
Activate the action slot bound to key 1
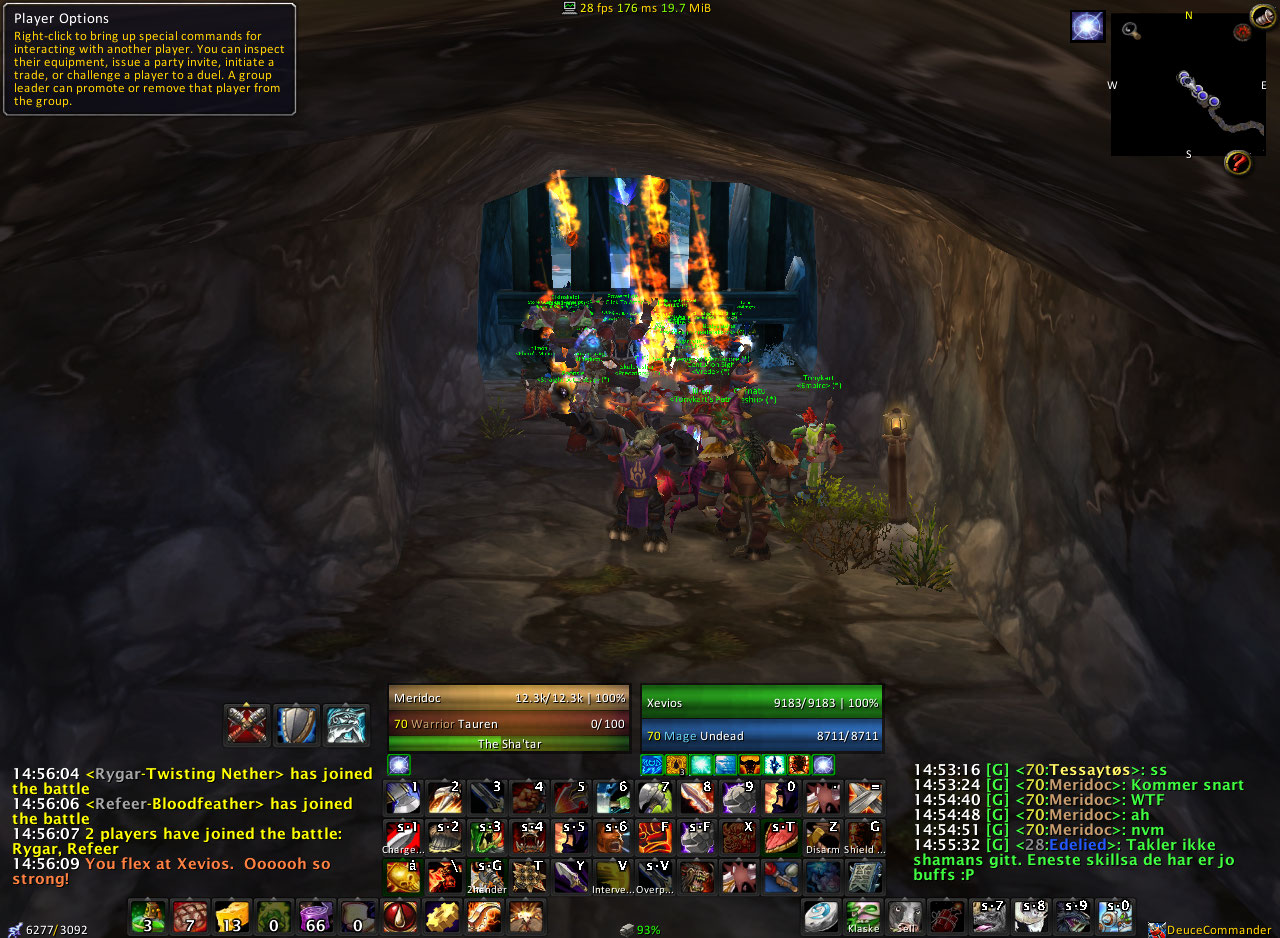pyautogui.click(x=403, y=797)
